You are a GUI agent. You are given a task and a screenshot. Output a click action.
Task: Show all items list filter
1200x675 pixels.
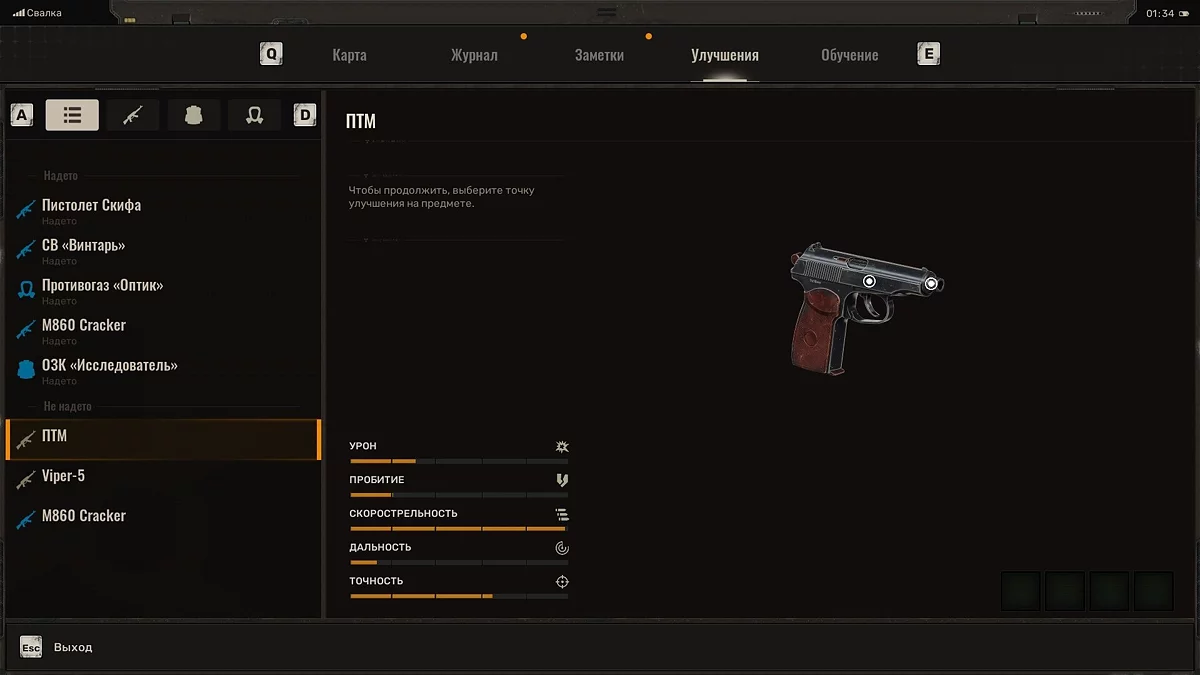coord(72,115)
